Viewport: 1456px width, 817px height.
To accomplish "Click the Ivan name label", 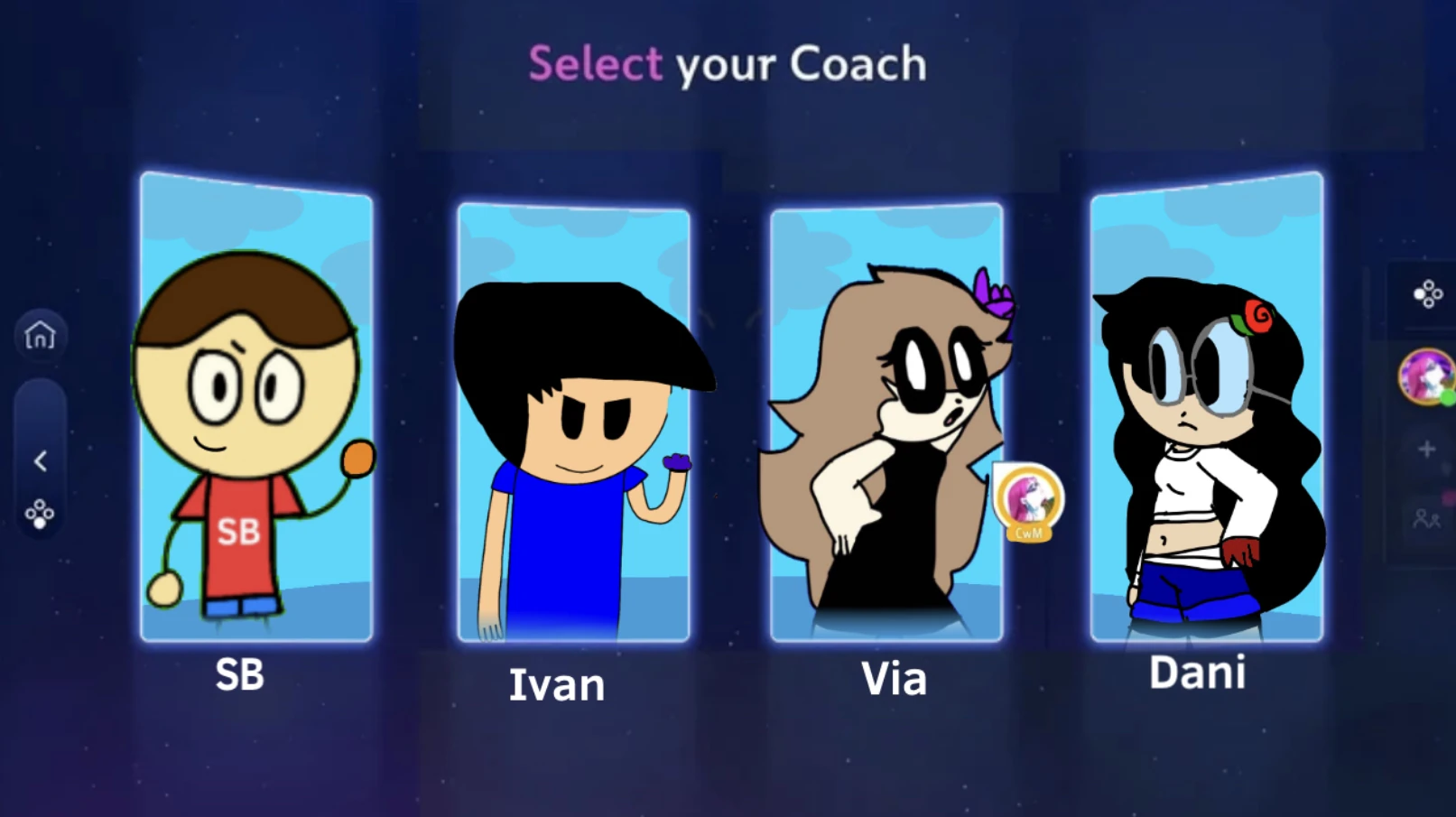I will coord(558,685).
